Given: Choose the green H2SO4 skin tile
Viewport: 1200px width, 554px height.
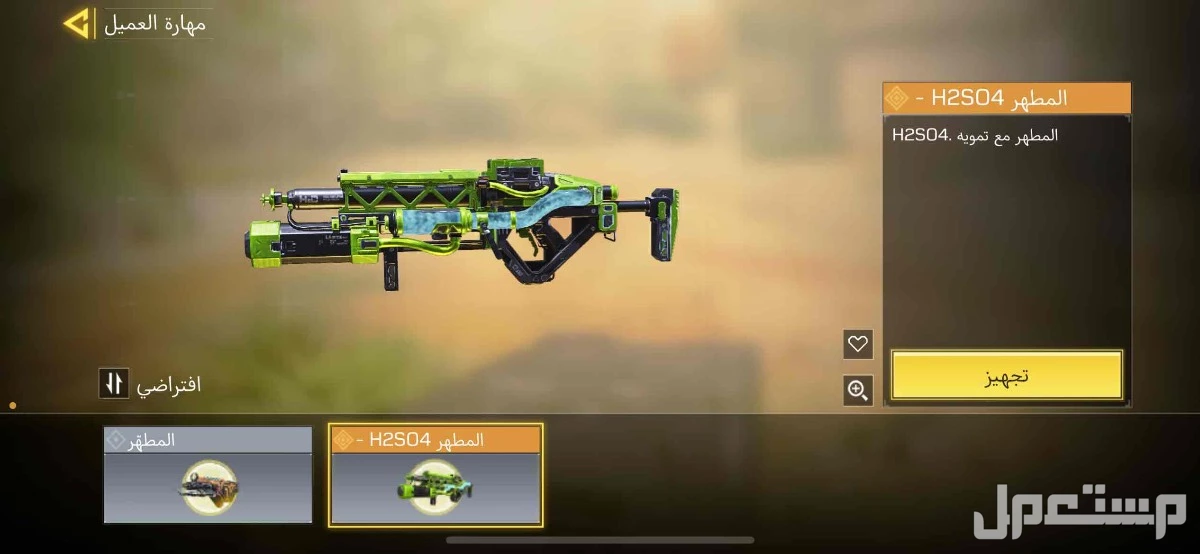Looking at the screenshot, I should (435, 475).
